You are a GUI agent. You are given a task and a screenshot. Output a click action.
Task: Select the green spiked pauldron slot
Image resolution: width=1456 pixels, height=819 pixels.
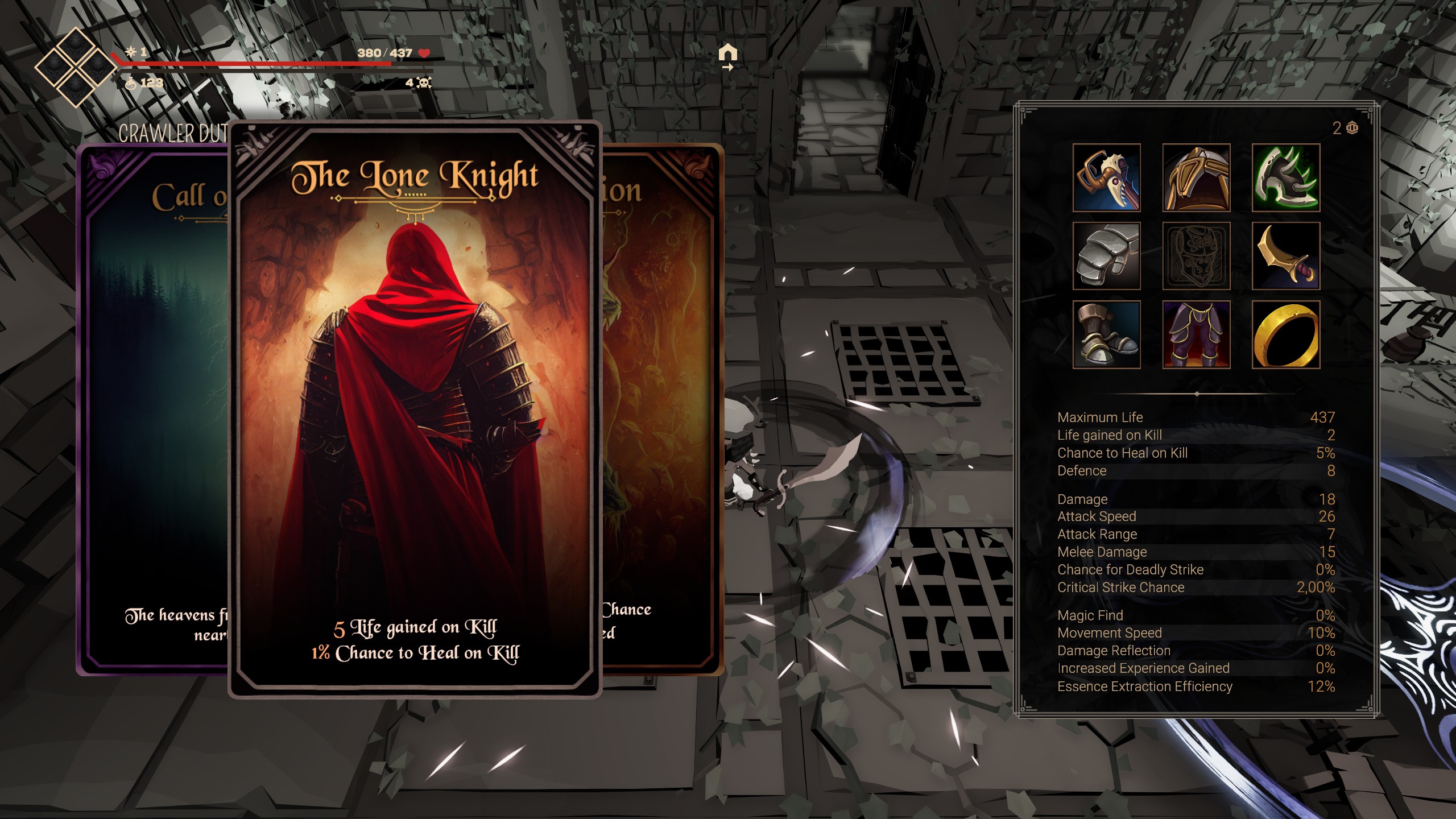[1285, 177]
